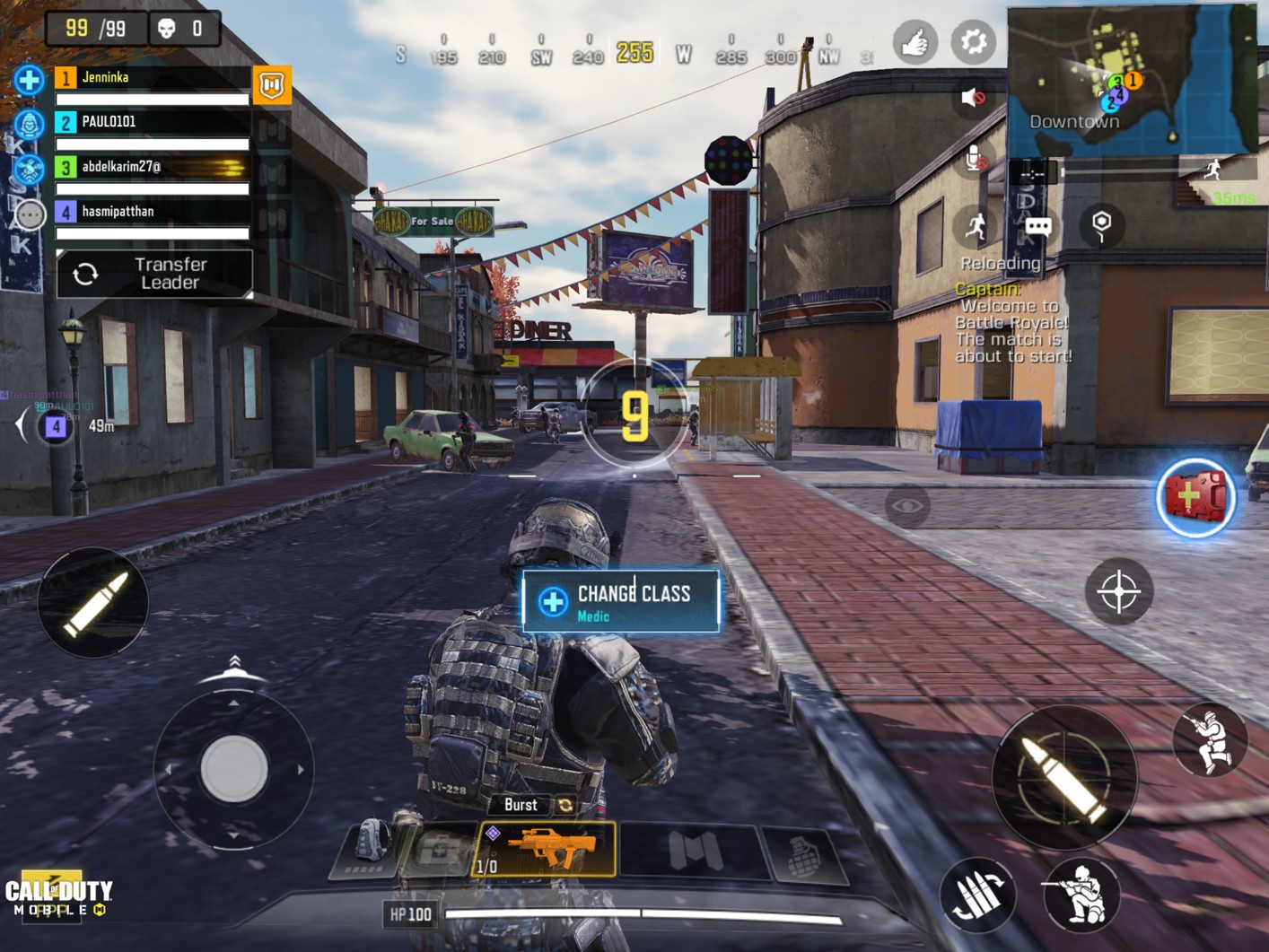Tap the Transfer Leader button

154,274
